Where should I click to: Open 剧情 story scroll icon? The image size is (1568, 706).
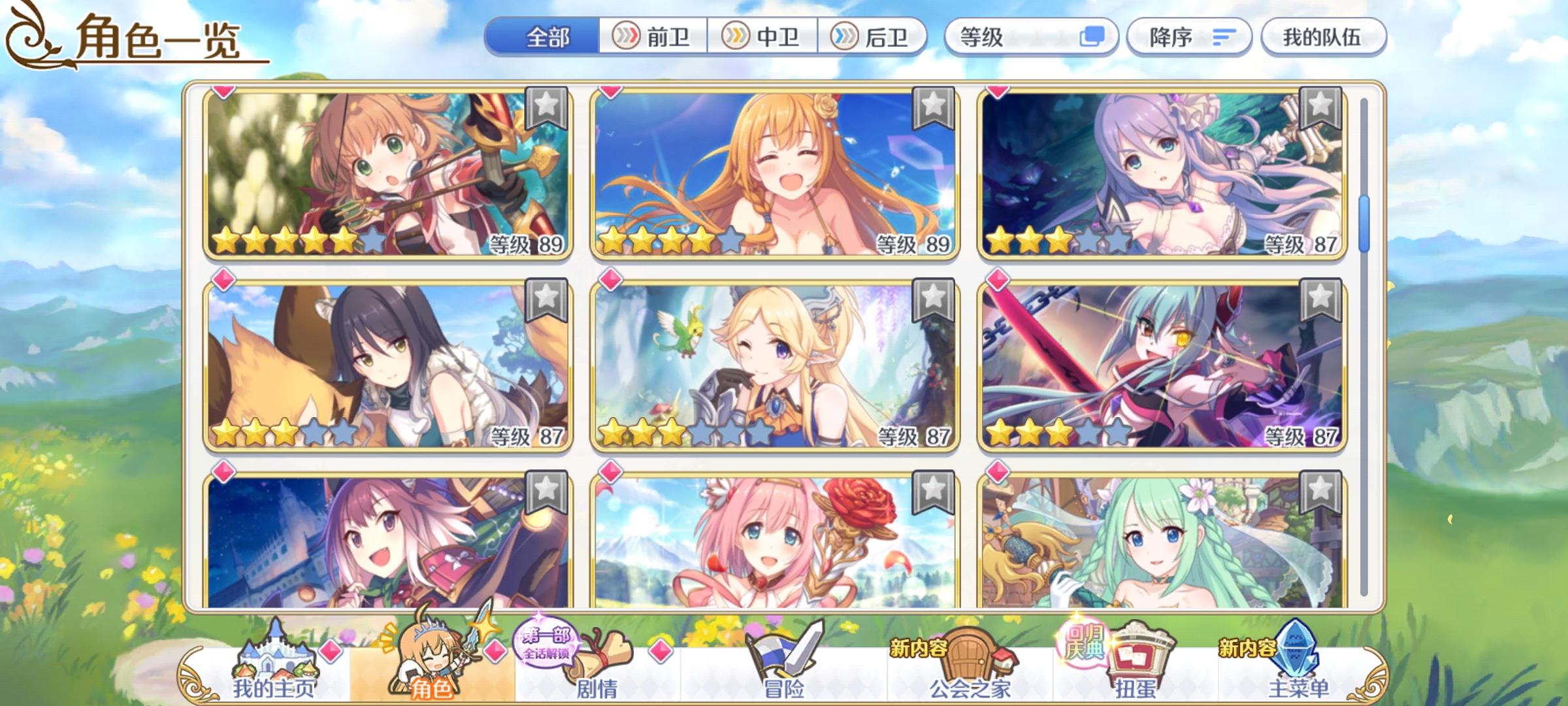click(x=598, y=654)
